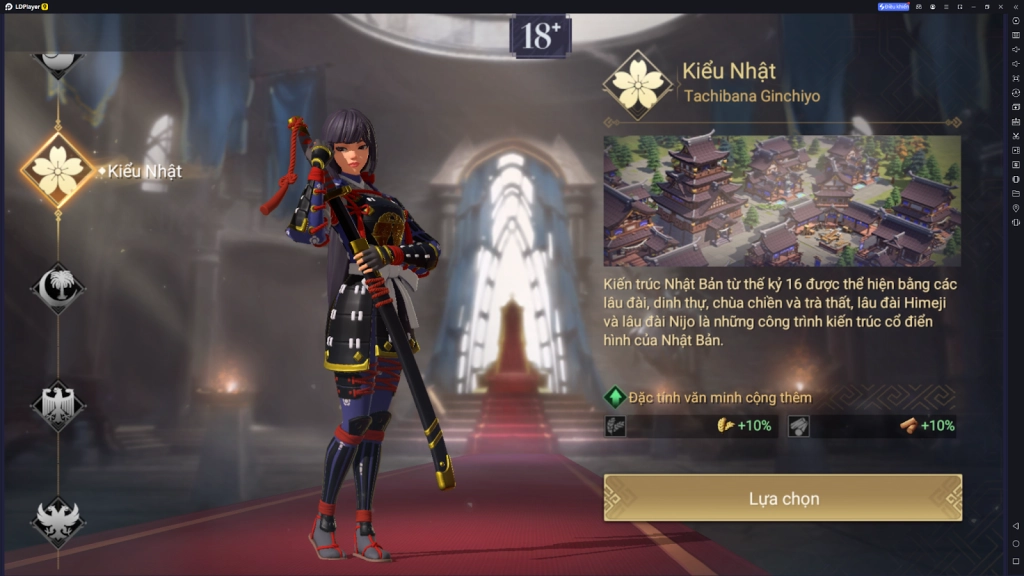1024x576 pixels.
Task: Click the LDPlayer back arrow button
Action: tap(1016, 526)
